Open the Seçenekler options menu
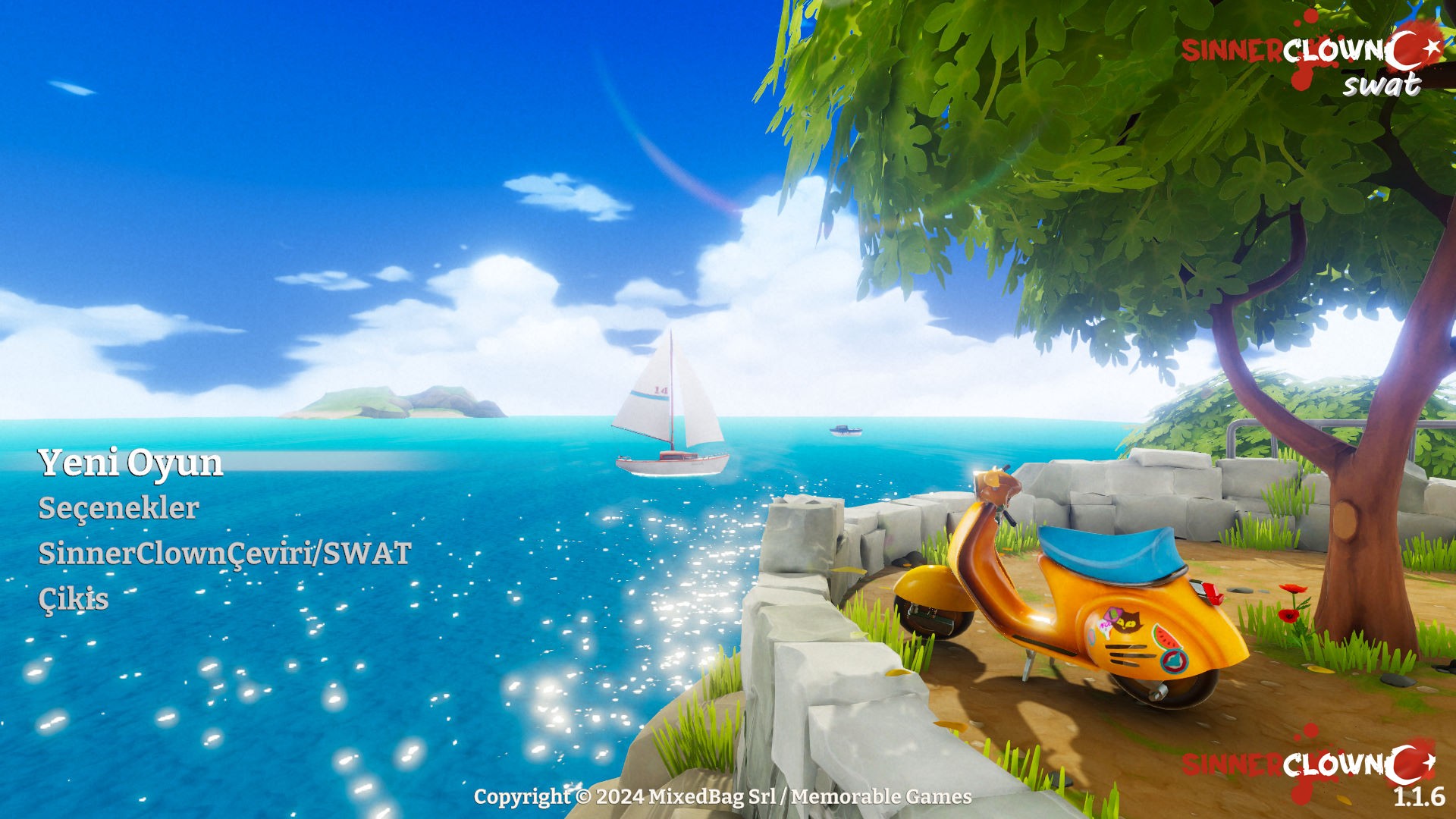The height and width of the screenshot is (819, 1456). [119, 508]
